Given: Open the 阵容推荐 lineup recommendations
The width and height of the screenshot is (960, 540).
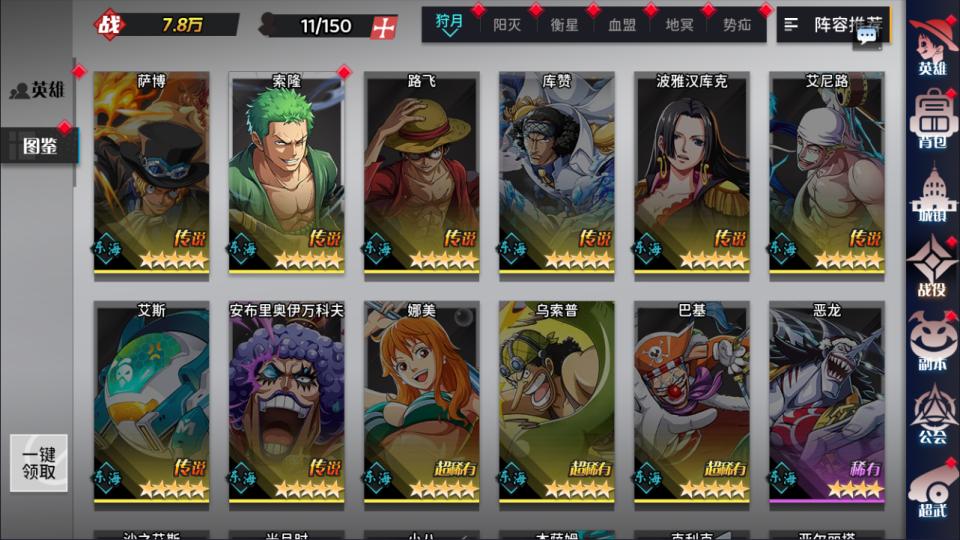Looking at the screenshot, I should pyautogui.click(x=833, y=25).
